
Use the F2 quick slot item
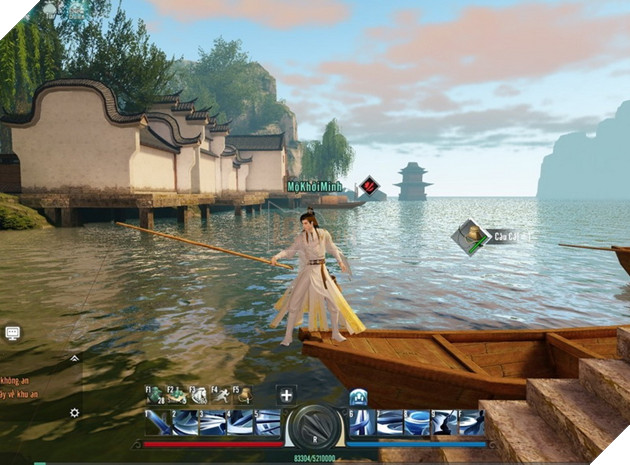click(177, 395)
